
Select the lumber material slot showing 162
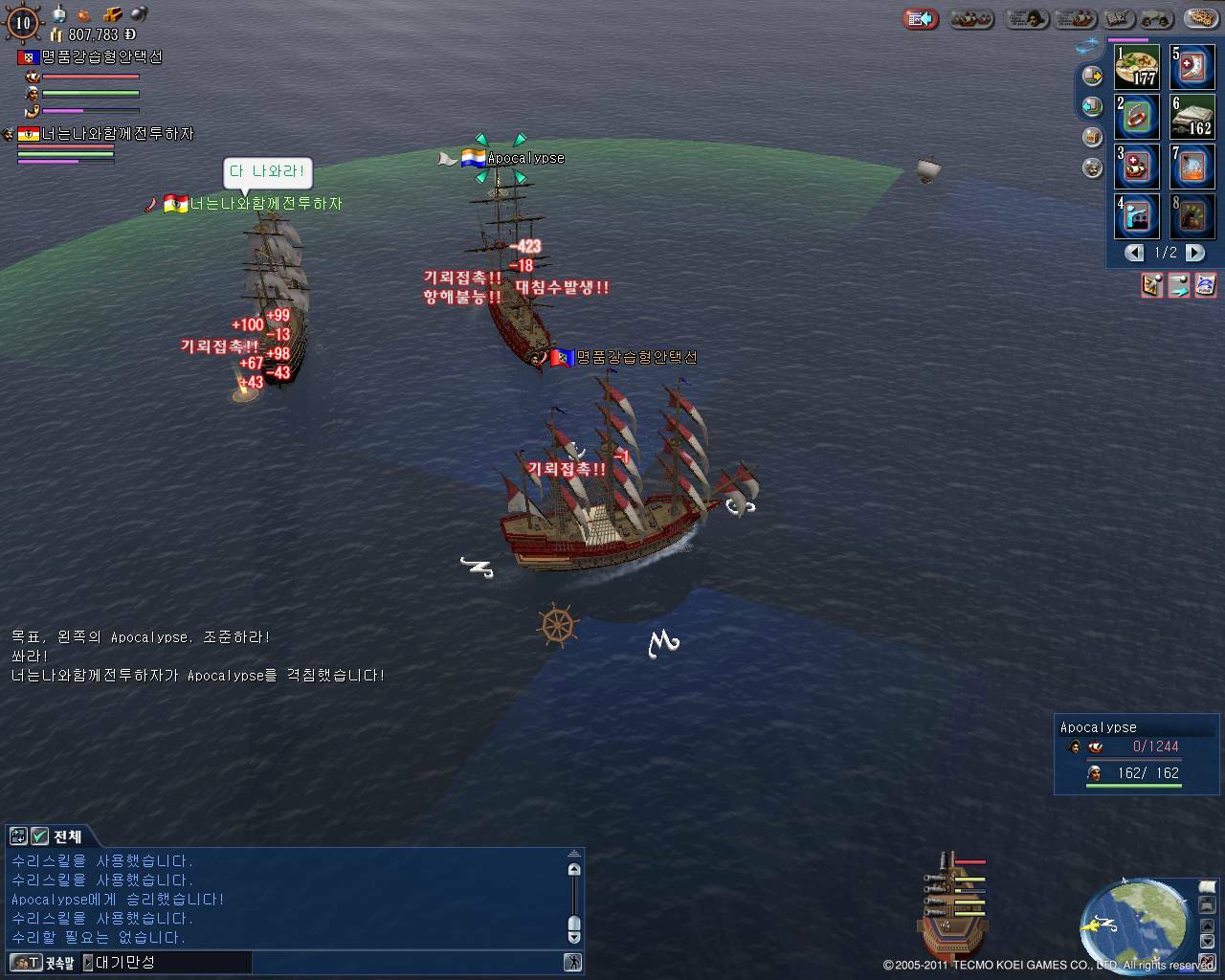[x=1192, y=117]
